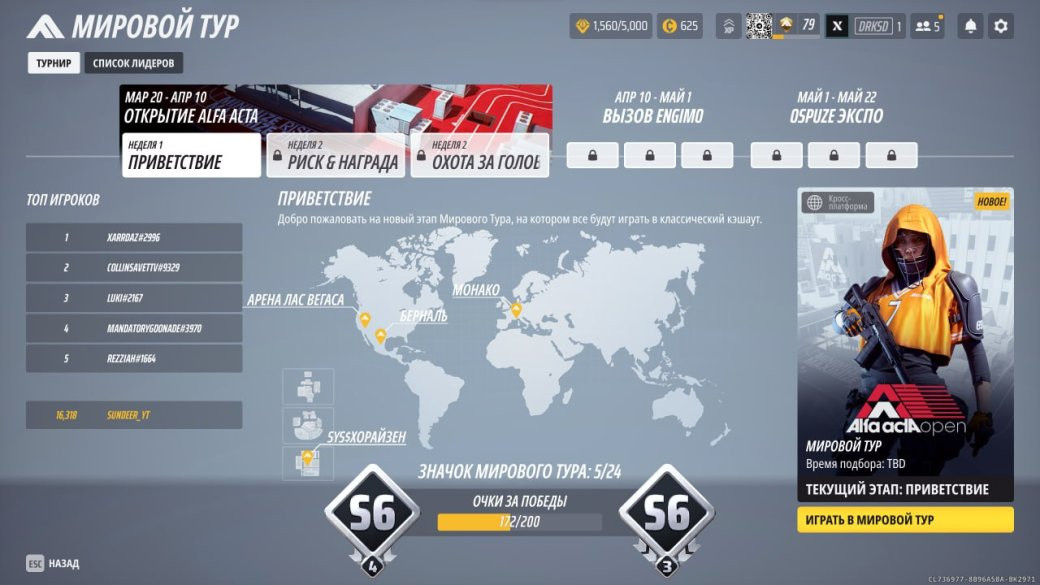This screenshot has height=585, width=1040.
Task: Select the Monaco map marker
Action: click(516, 310)
